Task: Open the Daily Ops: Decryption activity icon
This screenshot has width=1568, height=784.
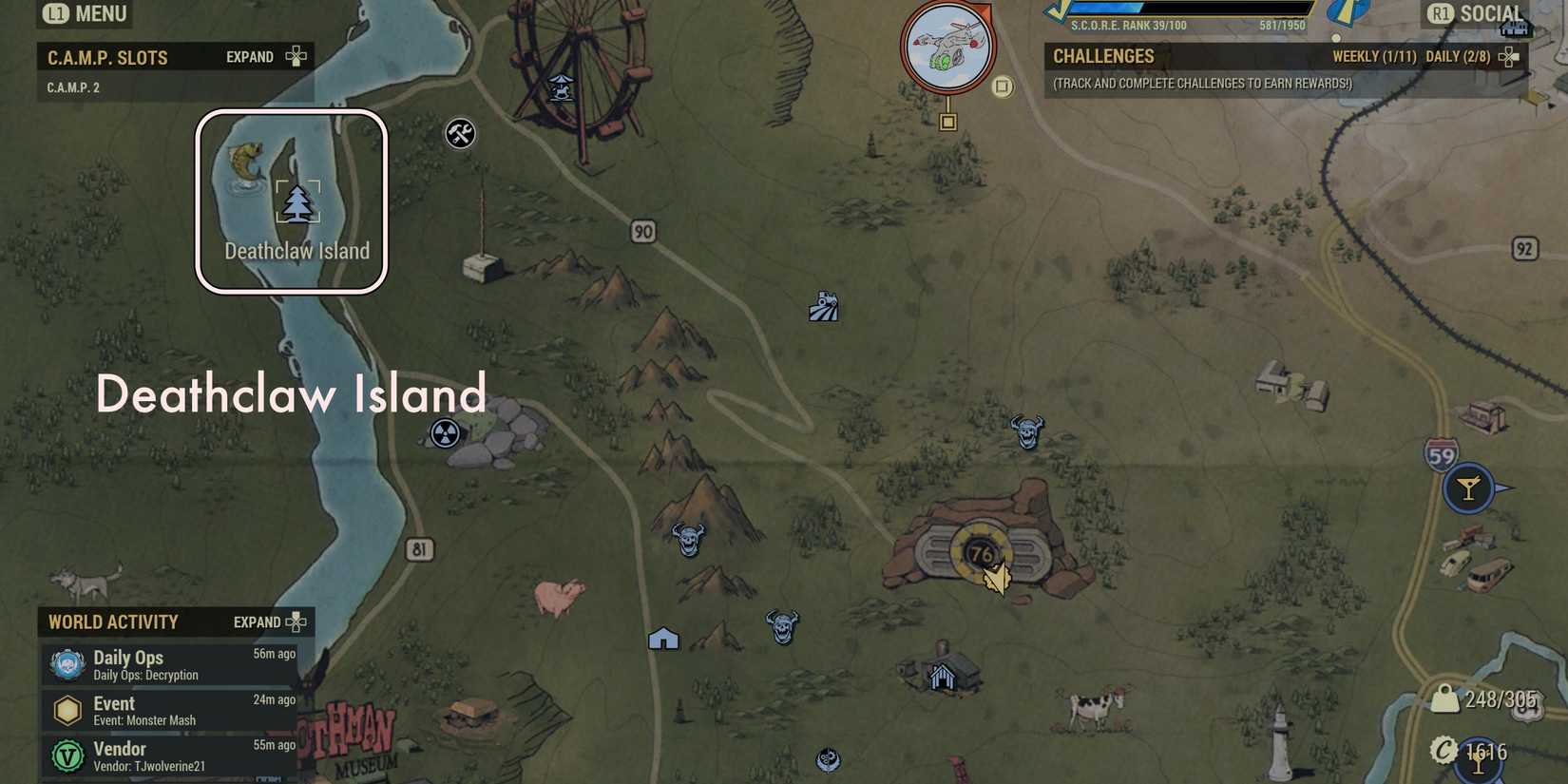Action: tap(67, 663)
